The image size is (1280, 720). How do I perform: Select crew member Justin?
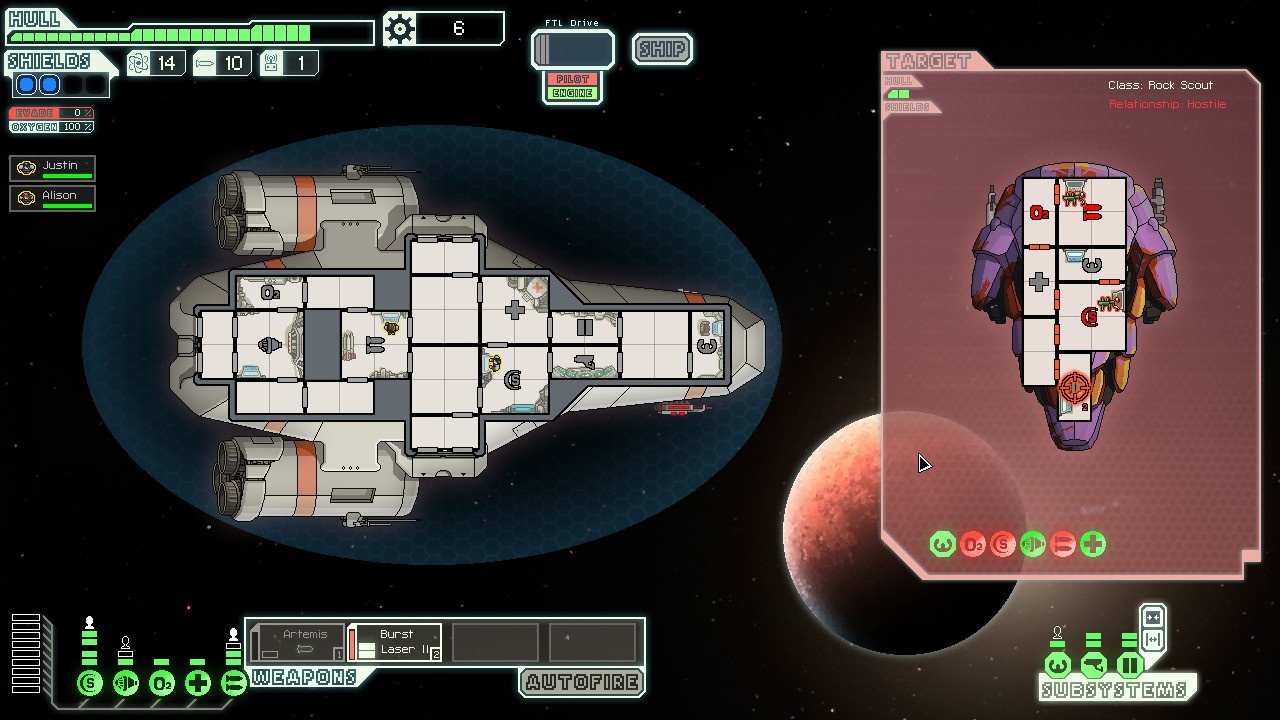(53, 168)
